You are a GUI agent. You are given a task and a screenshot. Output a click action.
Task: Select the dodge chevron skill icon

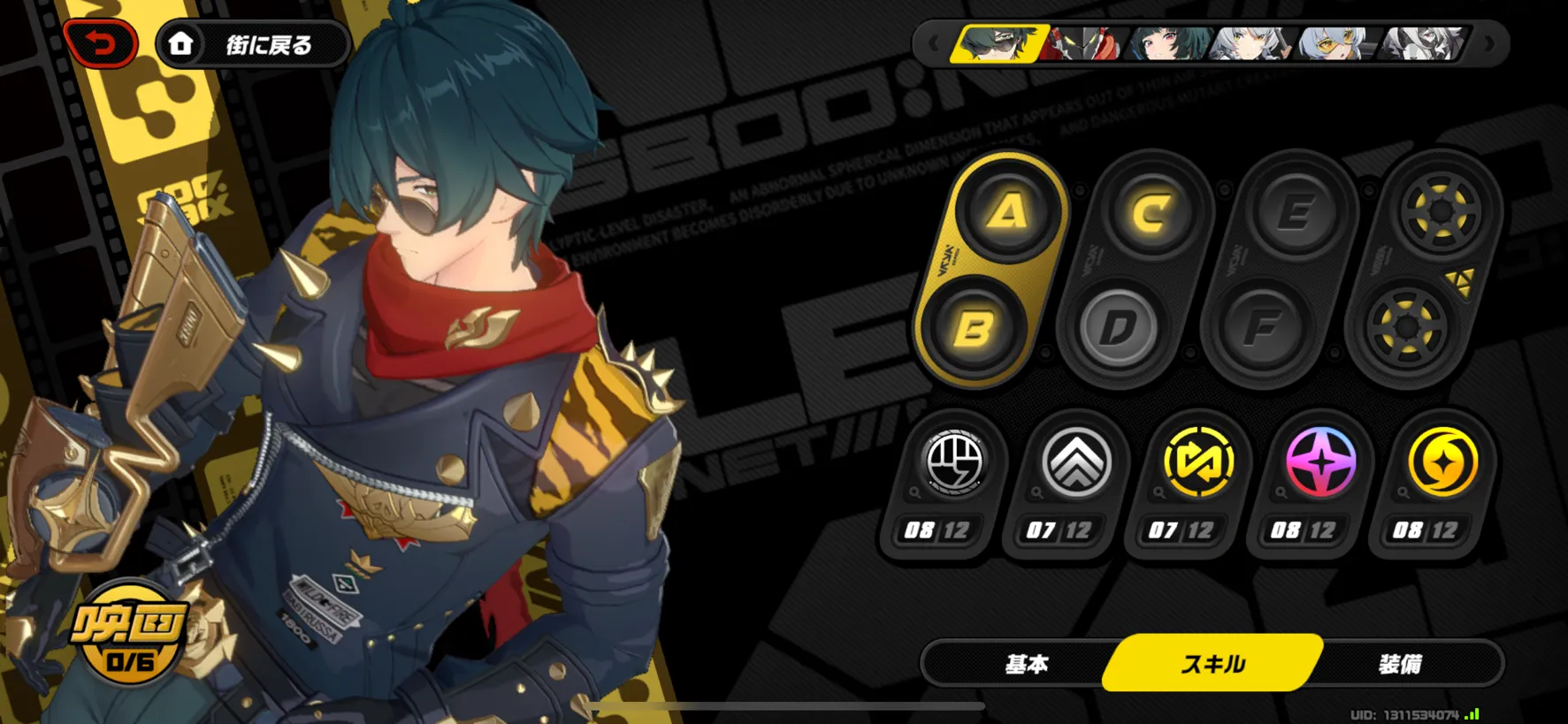point(1076,462)
